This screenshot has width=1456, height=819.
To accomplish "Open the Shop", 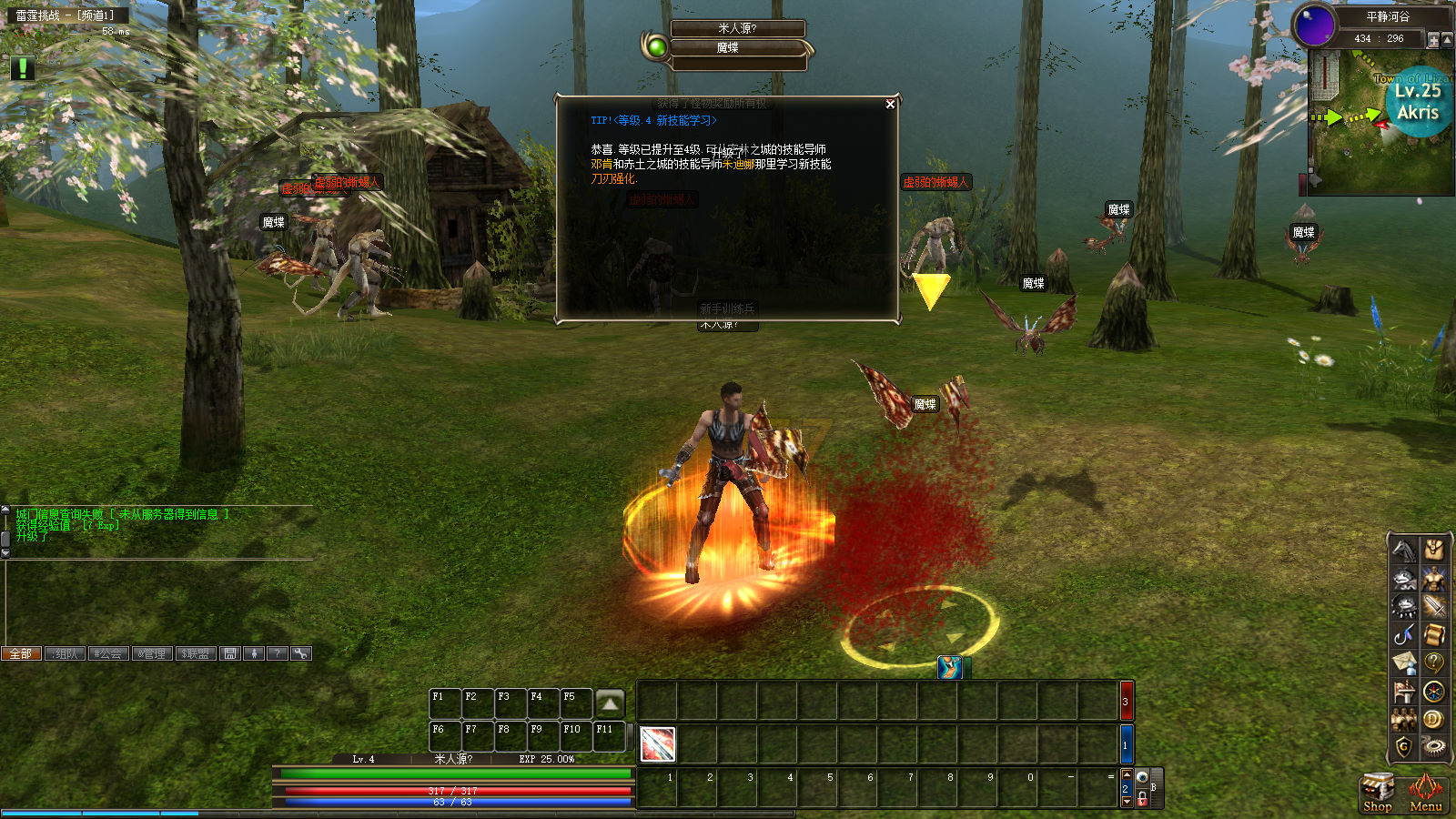I will (1377, 792).
